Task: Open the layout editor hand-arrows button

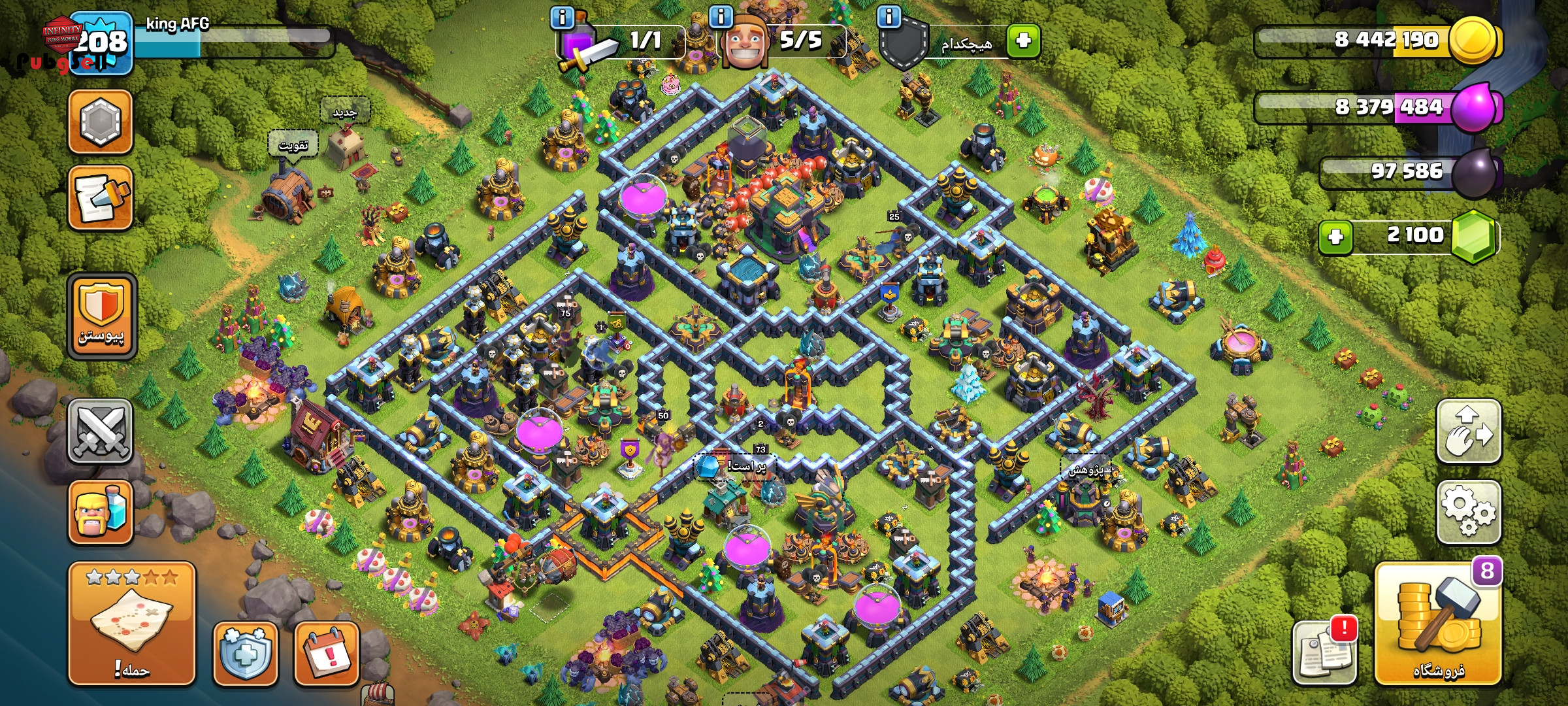Action: pos(1468,431)
